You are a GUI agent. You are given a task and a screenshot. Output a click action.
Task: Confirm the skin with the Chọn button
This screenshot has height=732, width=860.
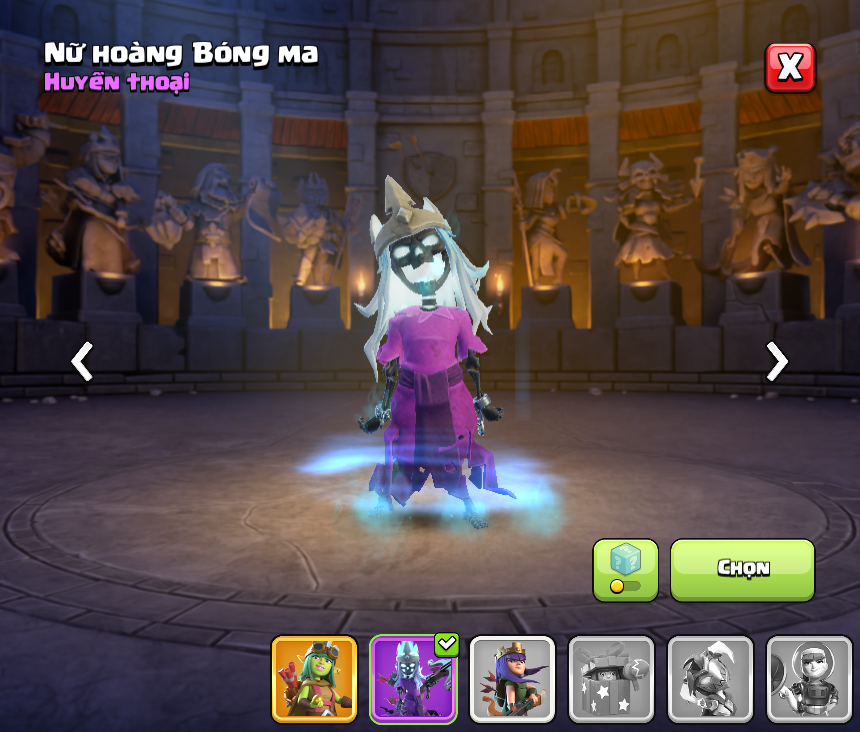click(742, 570)
